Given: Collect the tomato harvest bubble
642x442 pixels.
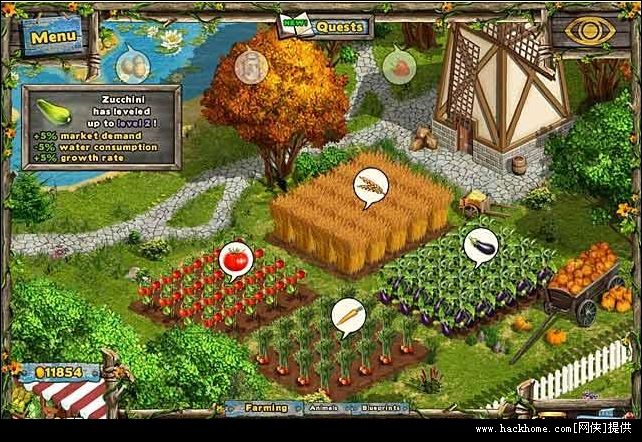Looking at the screenshot, I should point(235,260).
